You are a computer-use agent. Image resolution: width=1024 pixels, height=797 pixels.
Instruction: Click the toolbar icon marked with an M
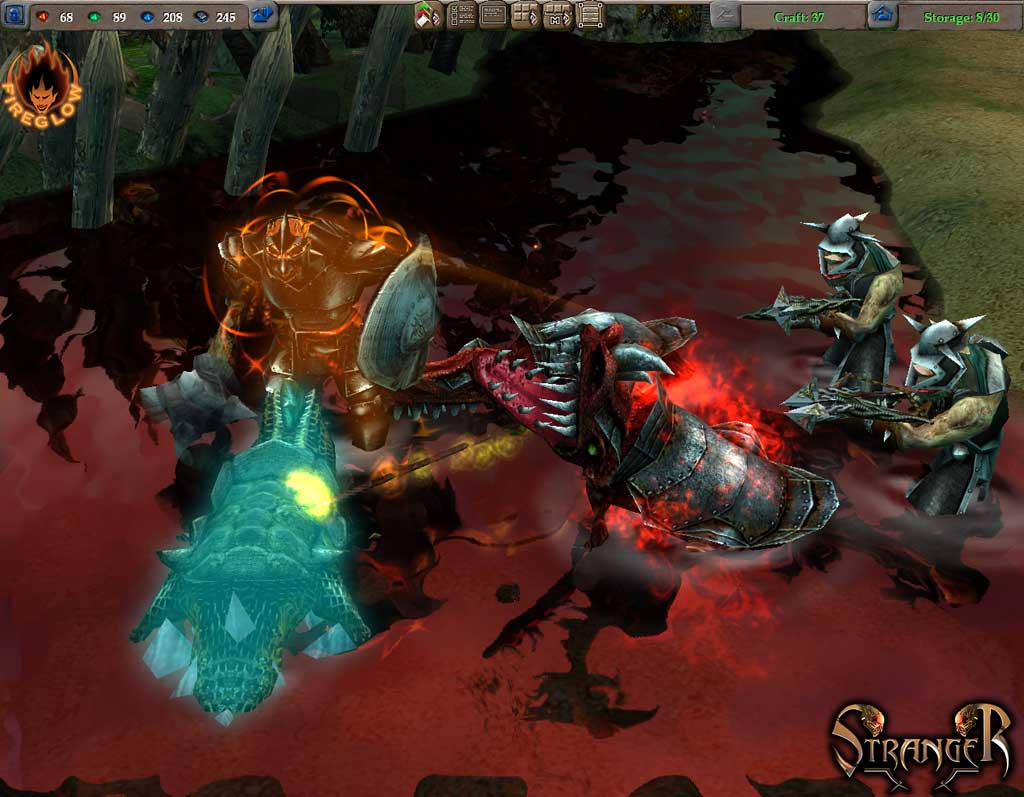point(558,15)
